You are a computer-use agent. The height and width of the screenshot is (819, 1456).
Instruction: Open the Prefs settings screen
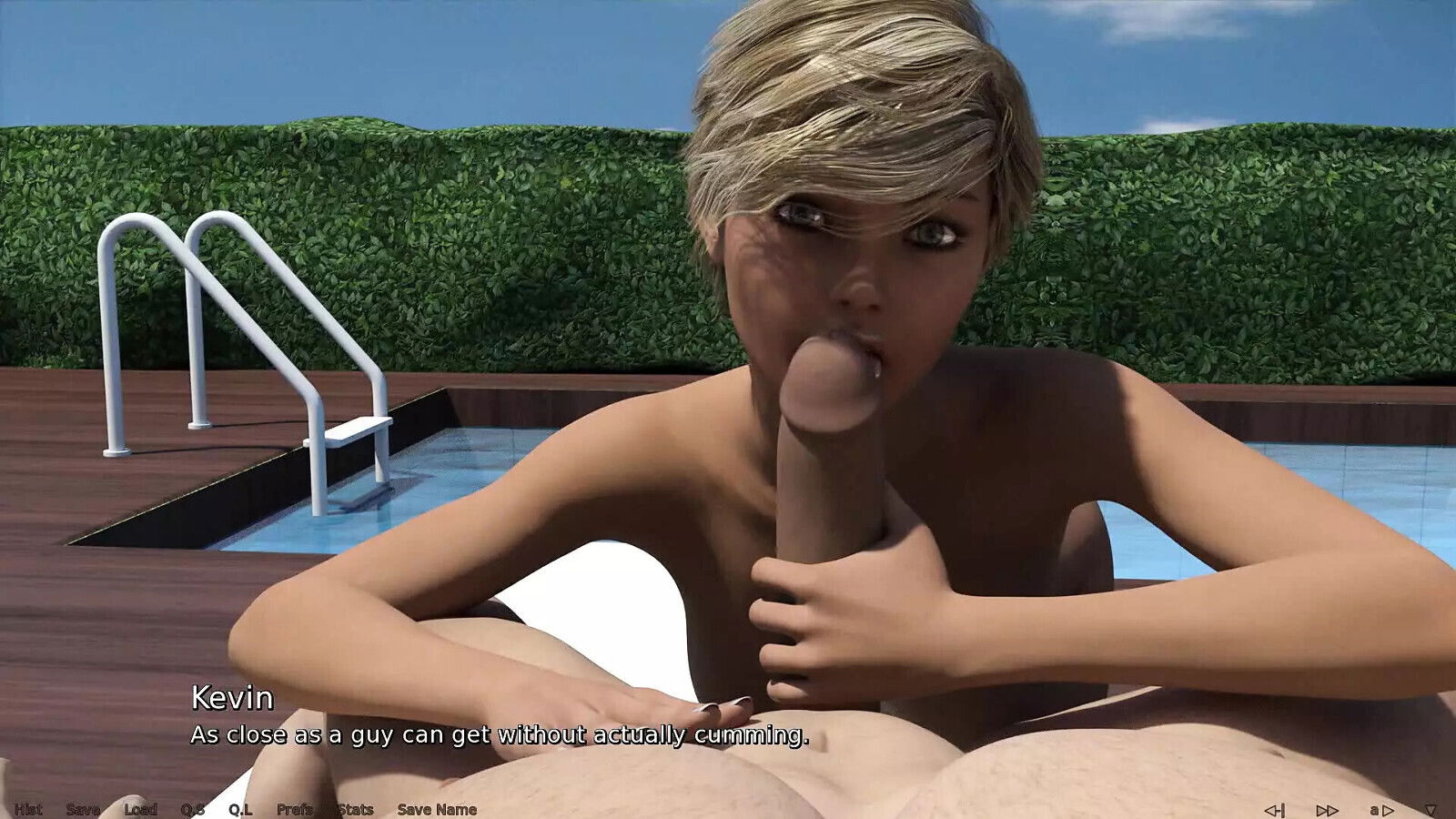295,809
